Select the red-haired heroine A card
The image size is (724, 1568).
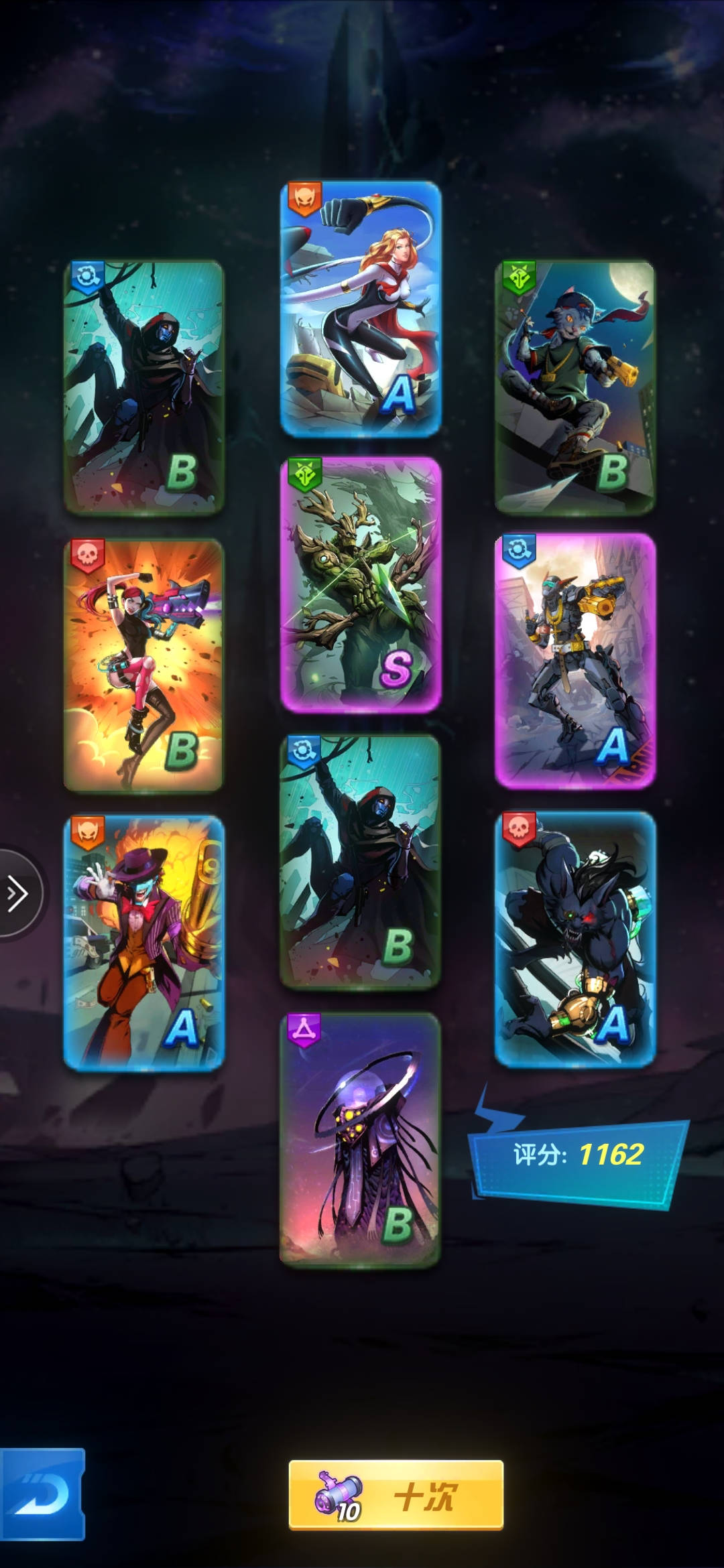[361, 308]
